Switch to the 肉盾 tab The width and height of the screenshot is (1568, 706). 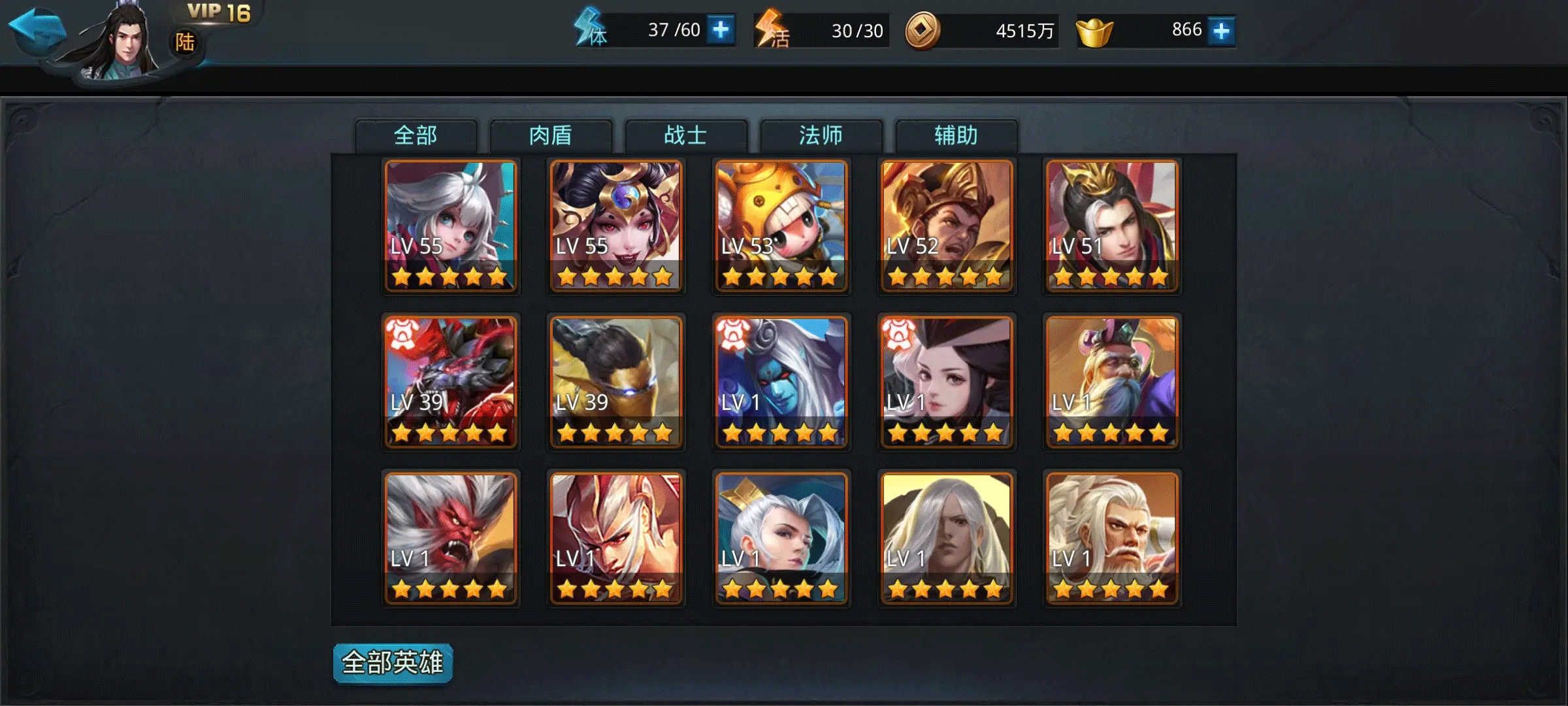point(551,135)
